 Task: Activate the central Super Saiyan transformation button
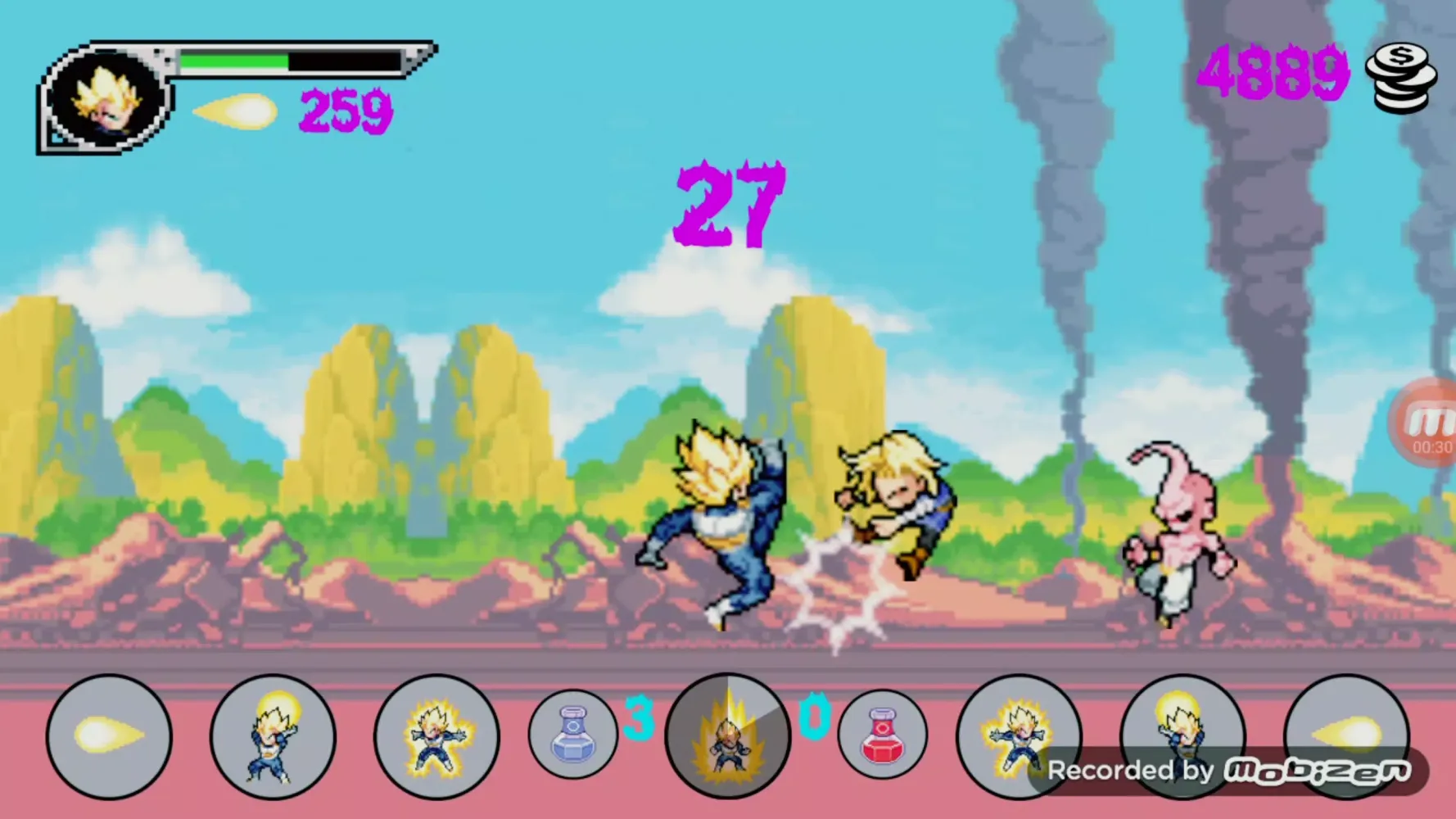pyautogui.click(x=727, y=735)
